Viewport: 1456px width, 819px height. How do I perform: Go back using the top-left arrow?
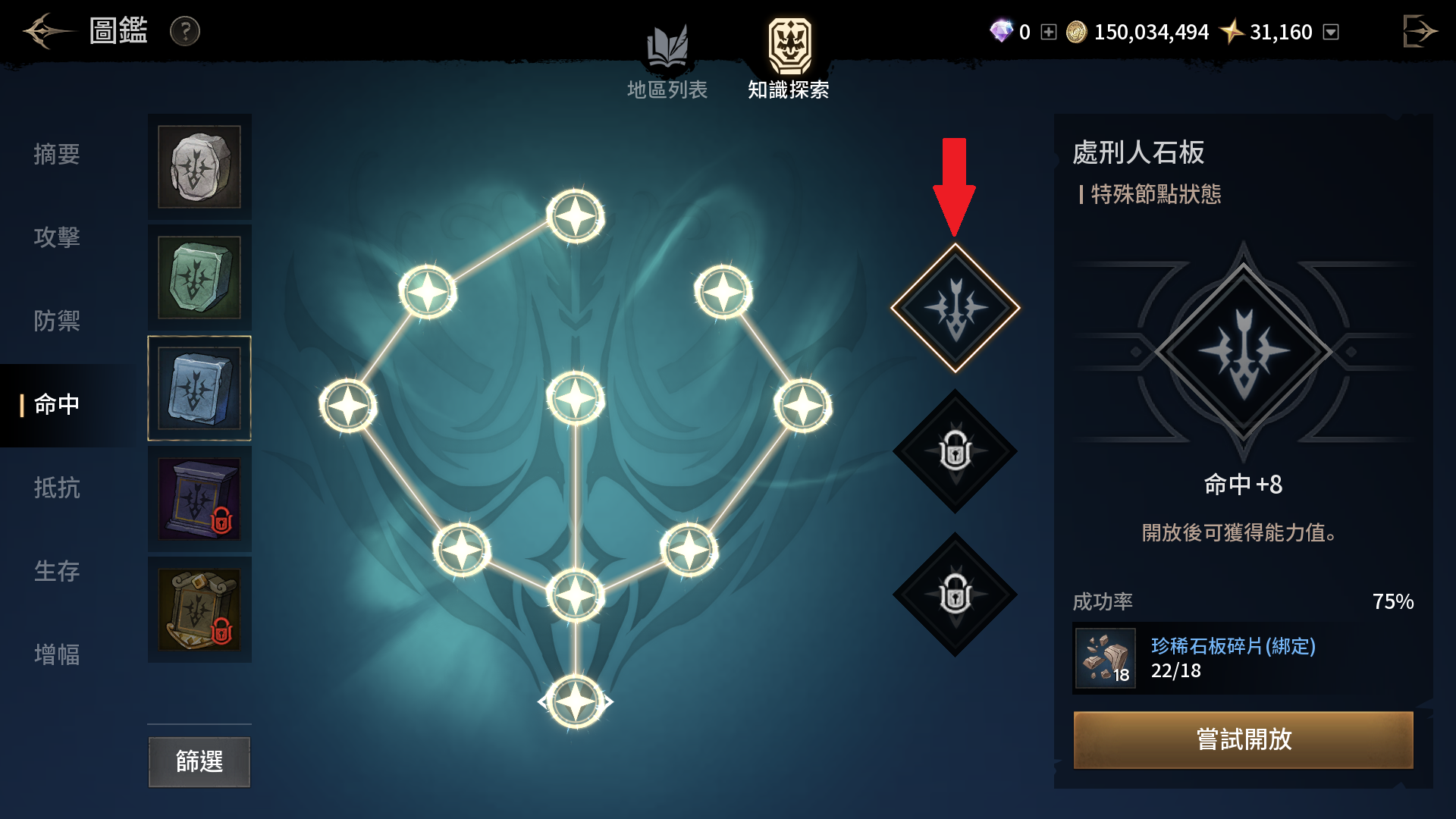[47, 31]
